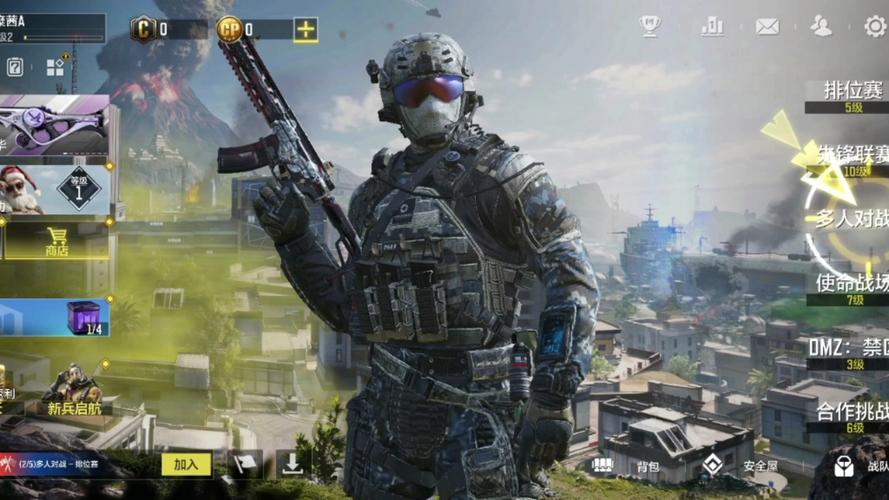Select 多人对战 multiplayer mode
Image resolution: width=889 pixels, height=500 pixels.
point(851,219)
